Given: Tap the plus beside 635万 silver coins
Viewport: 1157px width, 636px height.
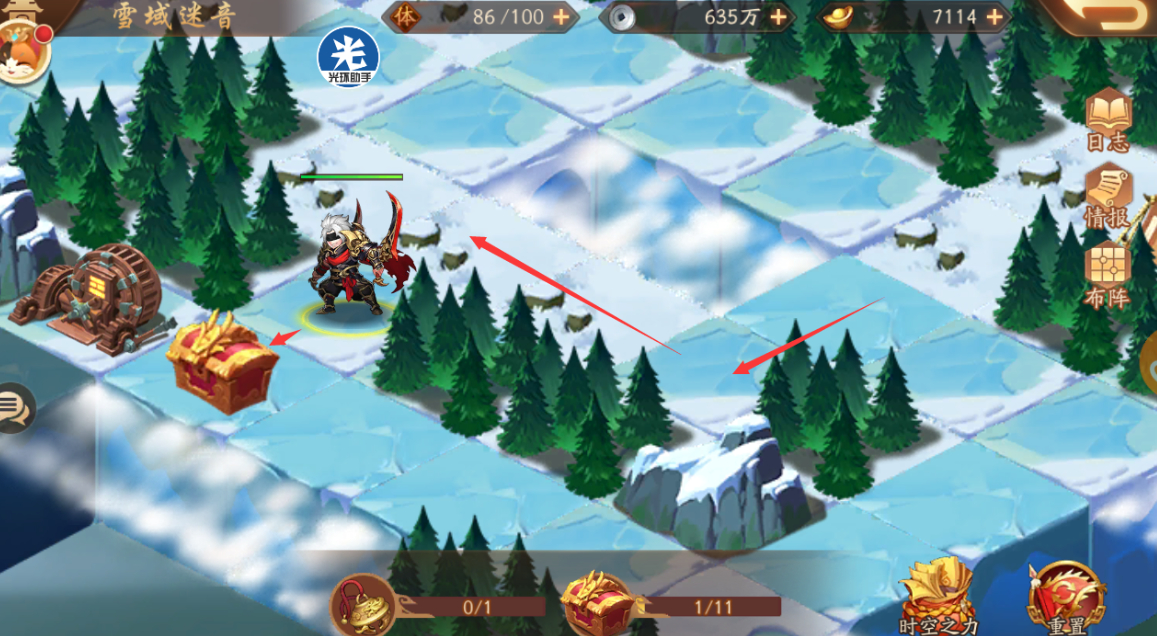Looking at the screenshot, I should coord(776,17).
